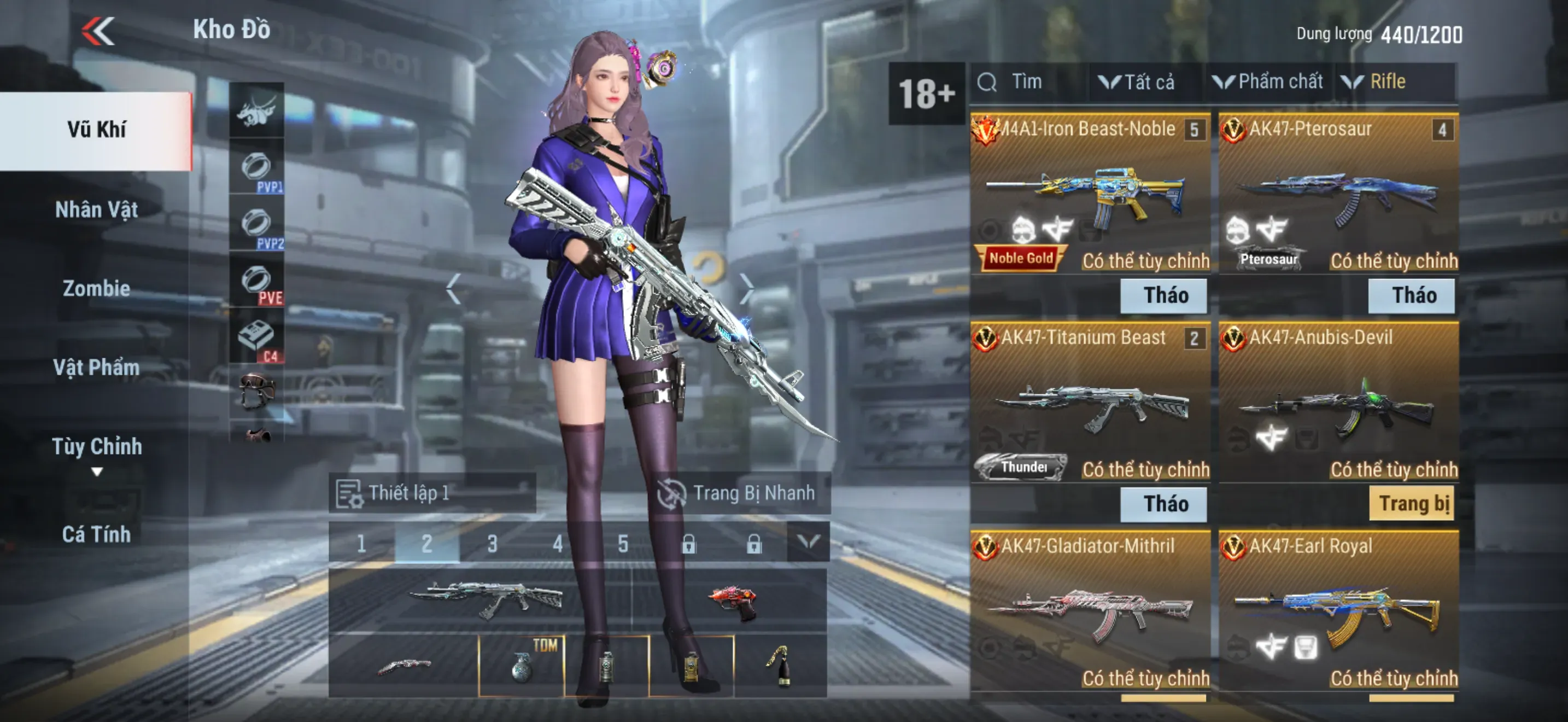This screenshot has width=1568, height=722.
Task: Choose the Cá Tính tab
Action: (96, 534)
